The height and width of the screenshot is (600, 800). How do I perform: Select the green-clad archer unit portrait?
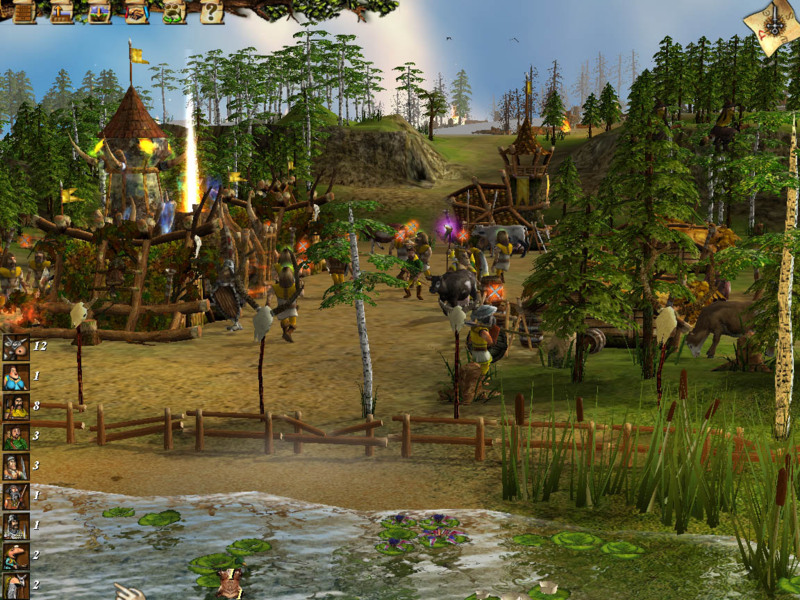pyautogui.click(x=15, y=437)
